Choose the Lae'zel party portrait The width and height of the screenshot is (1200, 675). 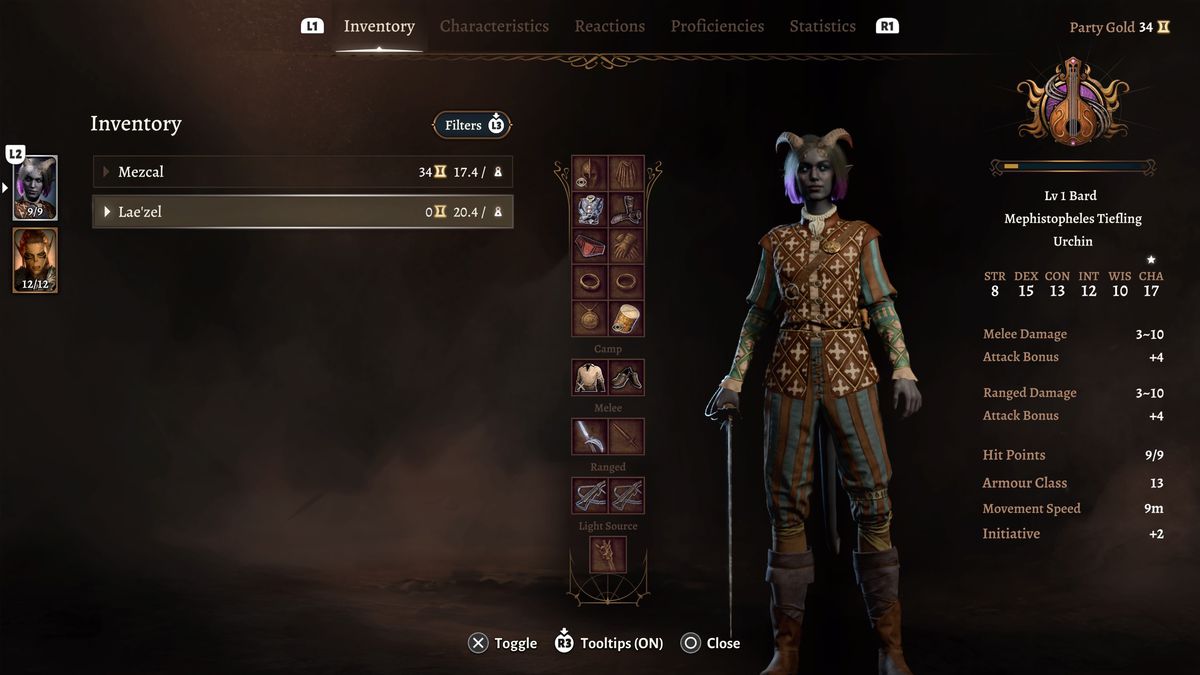click(x=35, y=260)
